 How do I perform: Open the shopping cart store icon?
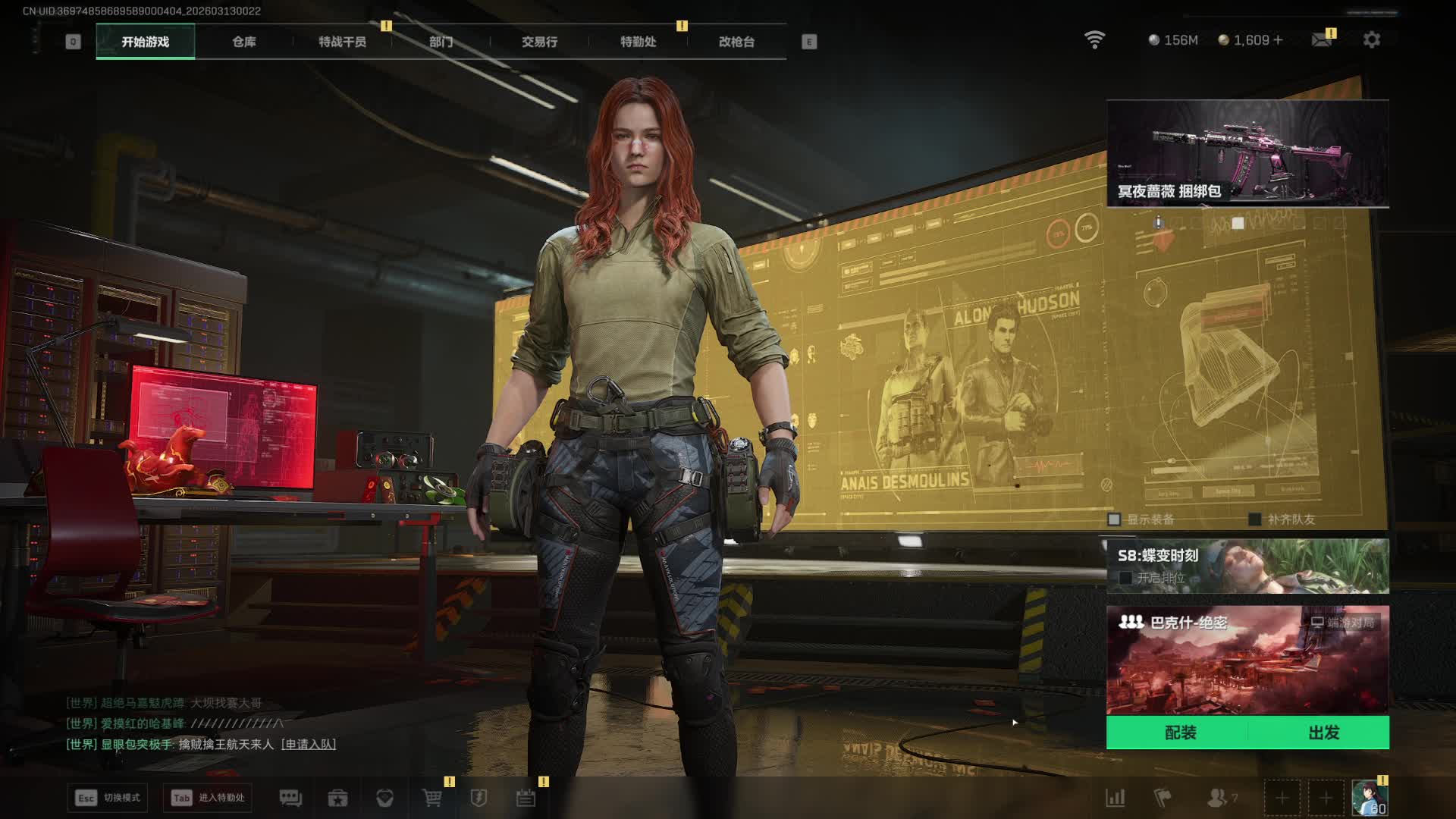pyautogui.click(x=431, y=798)
